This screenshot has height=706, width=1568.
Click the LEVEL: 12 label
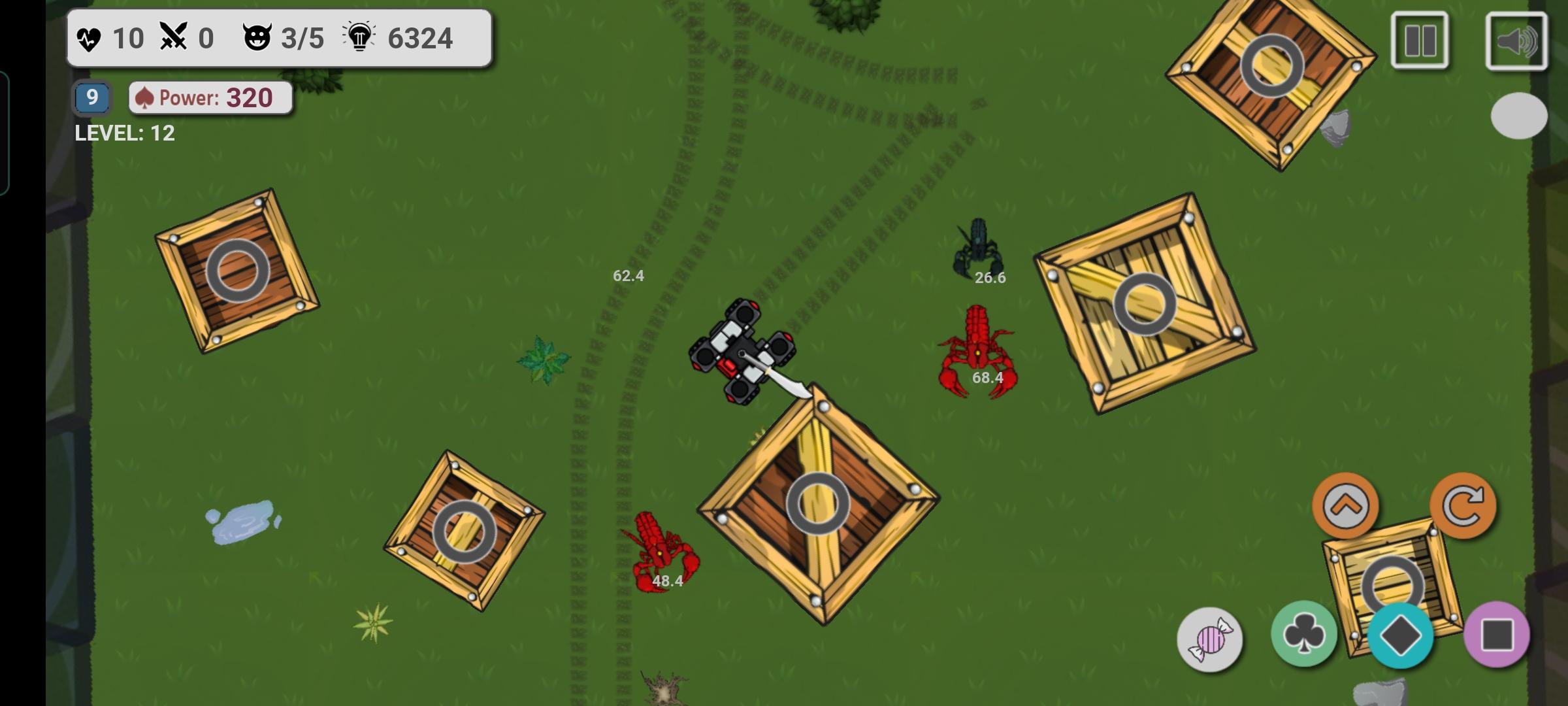click(125, 134)
